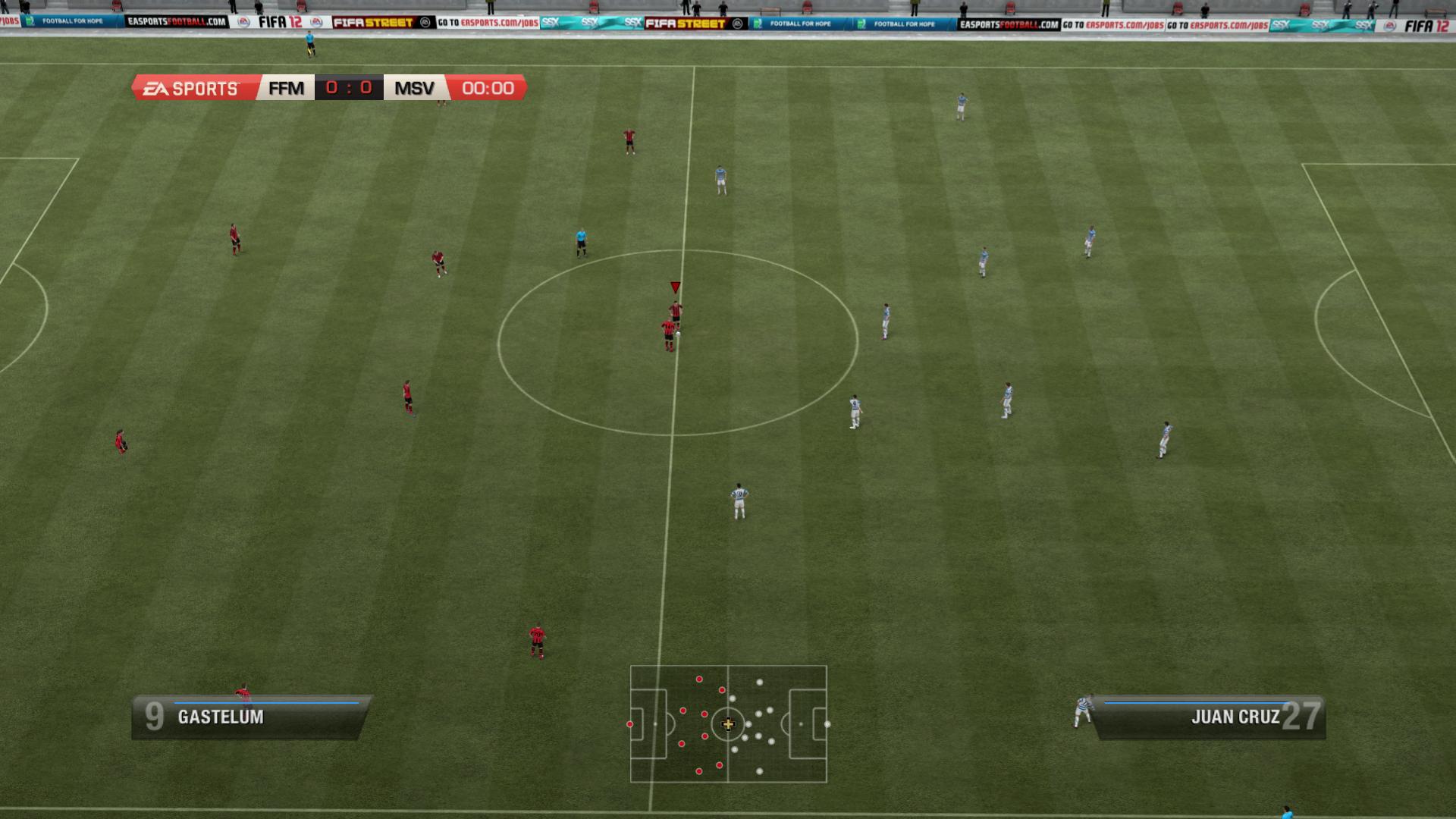Click the pitch radar minimap
Image resolution: width=1456 pixels, height=819 pixels.
[x=728, y=723]
